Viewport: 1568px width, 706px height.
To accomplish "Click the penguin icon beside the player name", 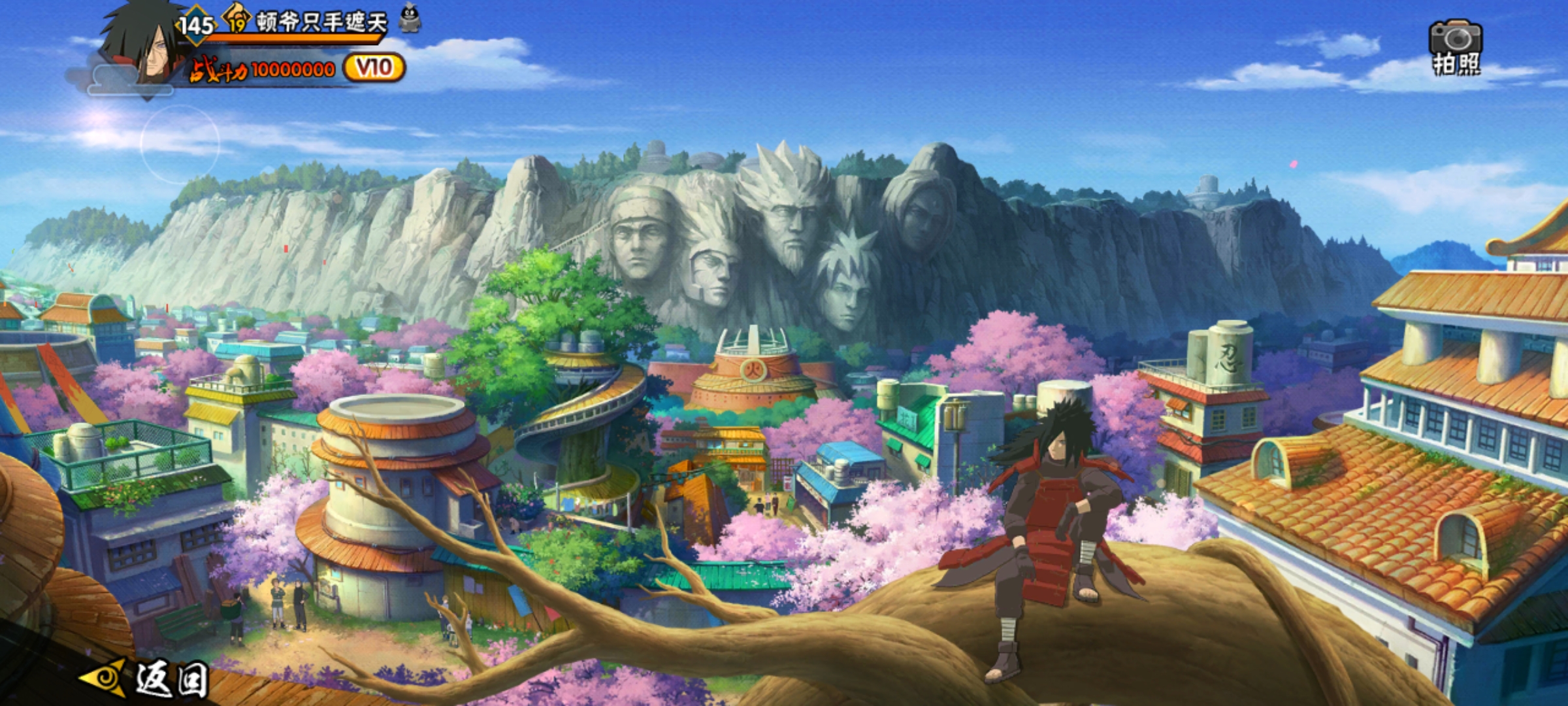I will pyautogui.click(x=410, y=18).
